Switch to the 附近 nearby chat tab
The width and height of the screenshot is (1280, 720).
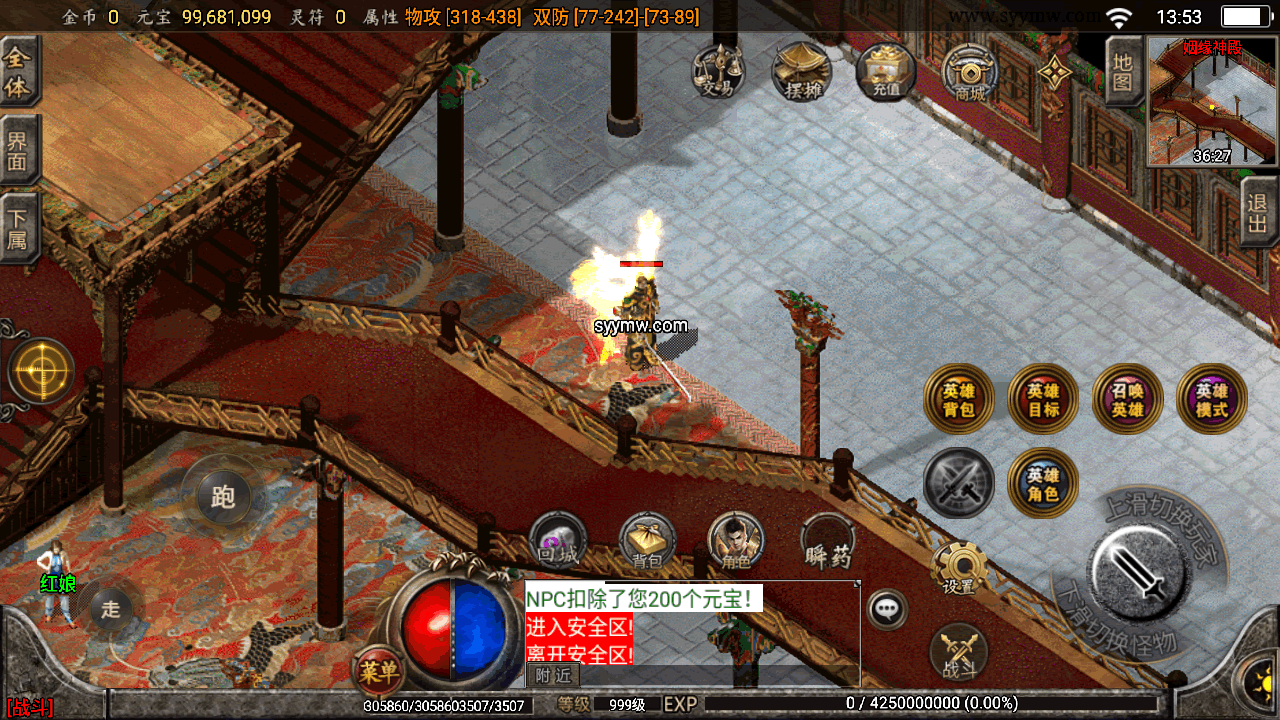click(553, 676)
